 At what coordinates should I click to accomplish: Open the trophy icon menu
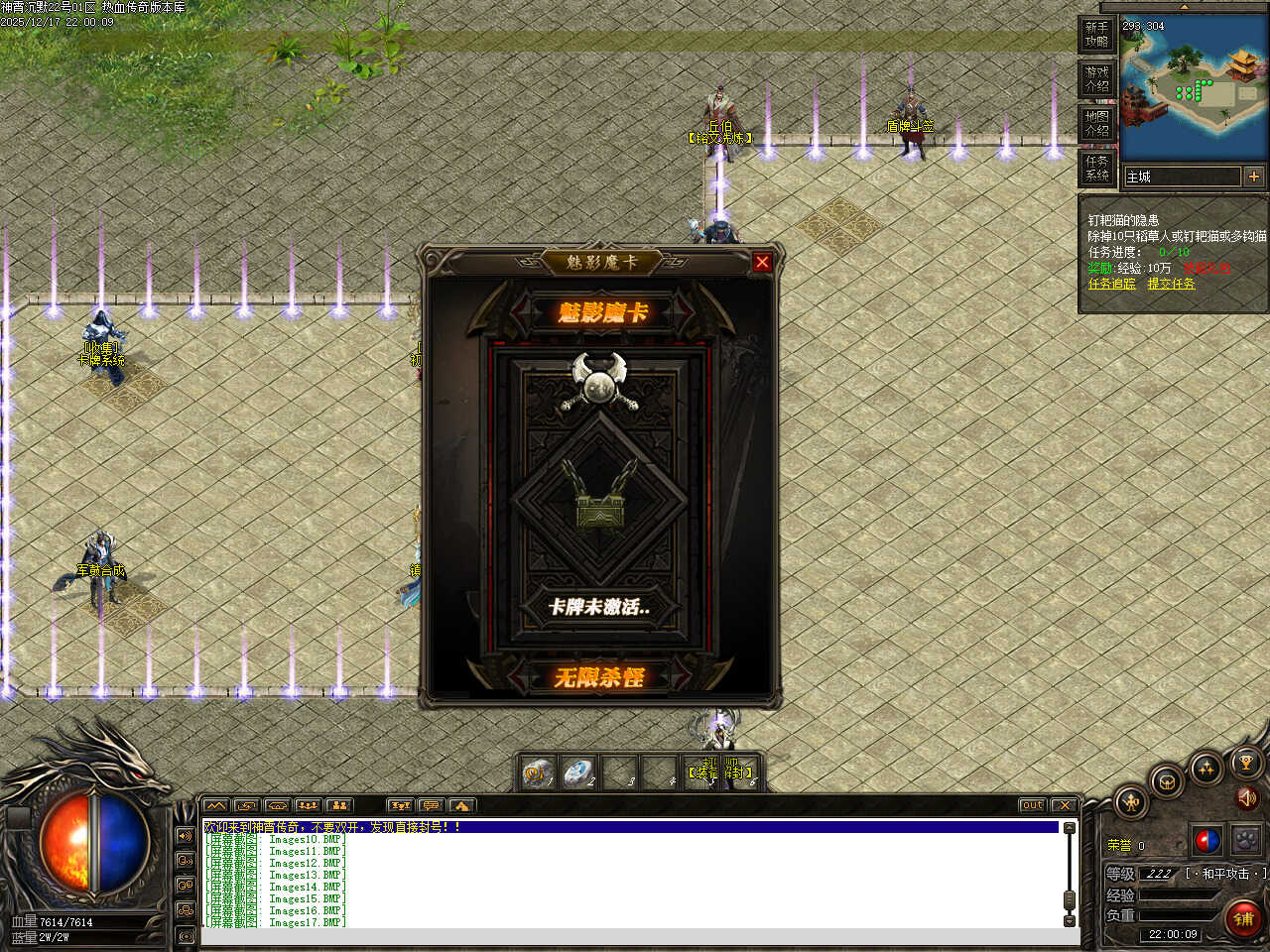tap(1245, 763)
